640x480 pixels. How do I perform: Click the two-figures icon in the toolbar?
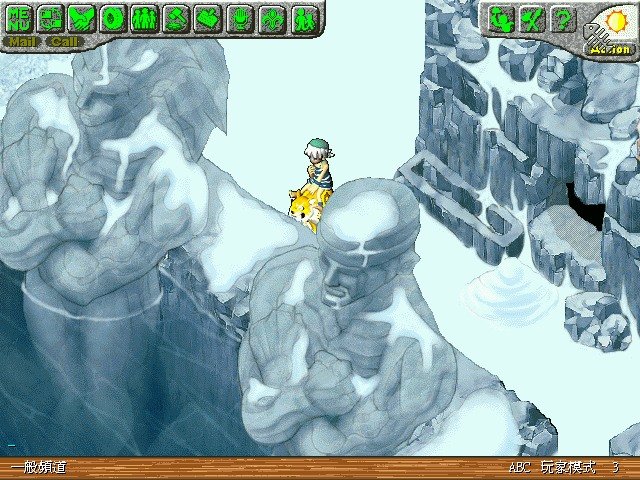(302, 18)
